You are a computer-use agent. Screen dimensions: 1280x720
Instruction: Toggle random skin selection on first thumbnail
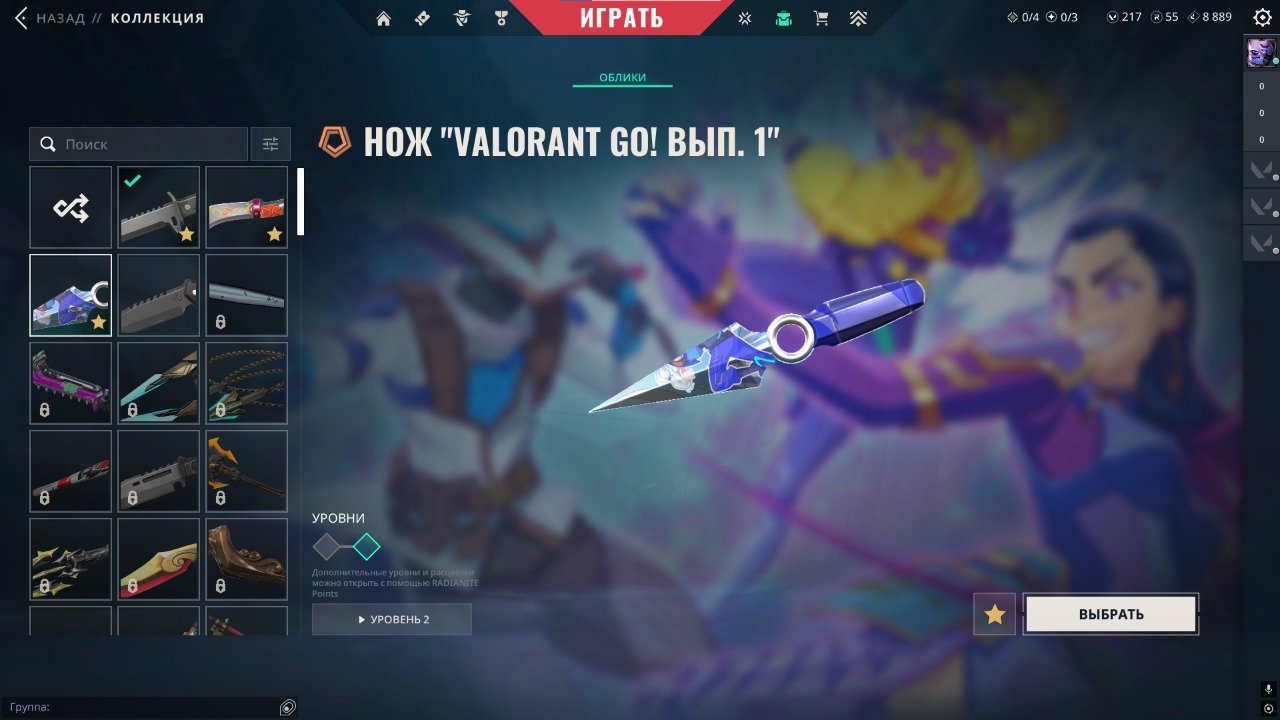(x=70, y=206)
